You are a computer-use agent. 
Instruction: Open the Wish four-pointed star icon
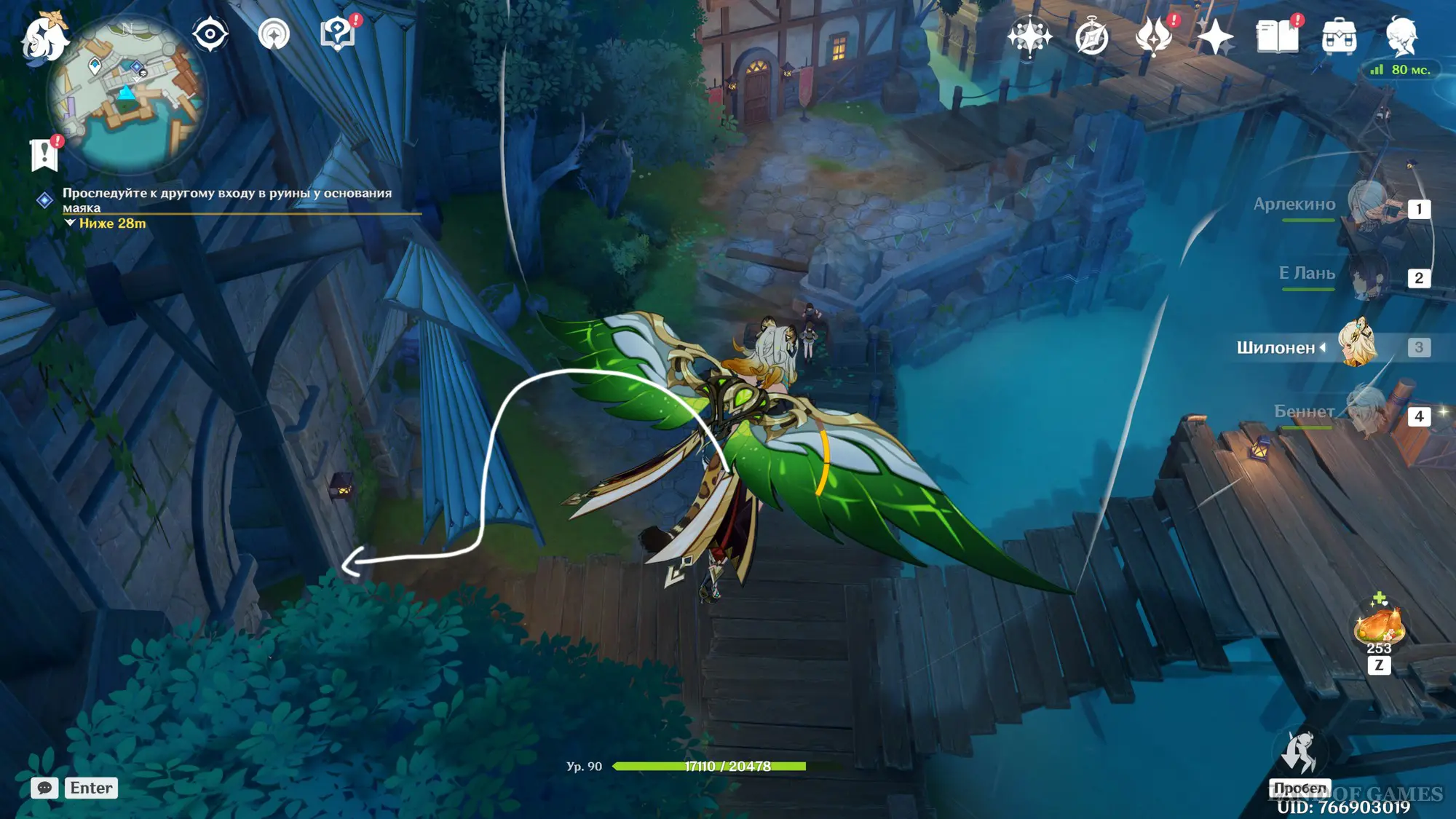pos(1029,36)
